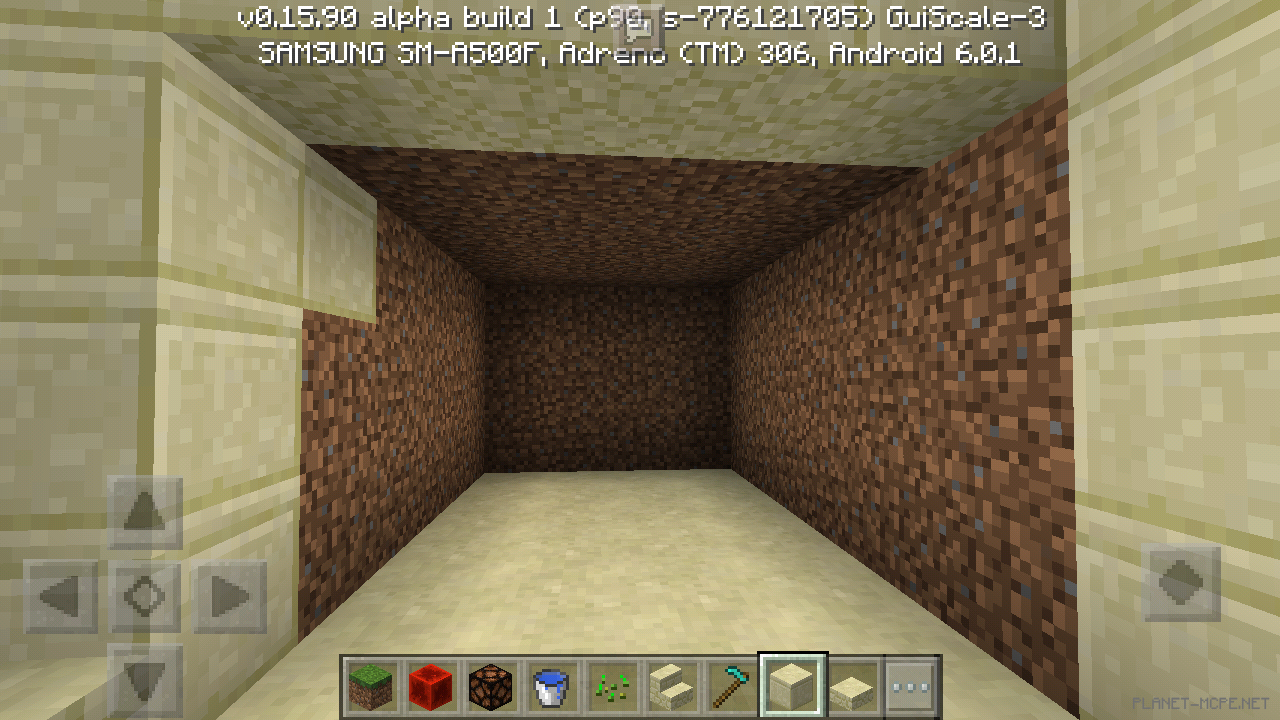Select the melon seeds hotbar slot

[610, 687]
